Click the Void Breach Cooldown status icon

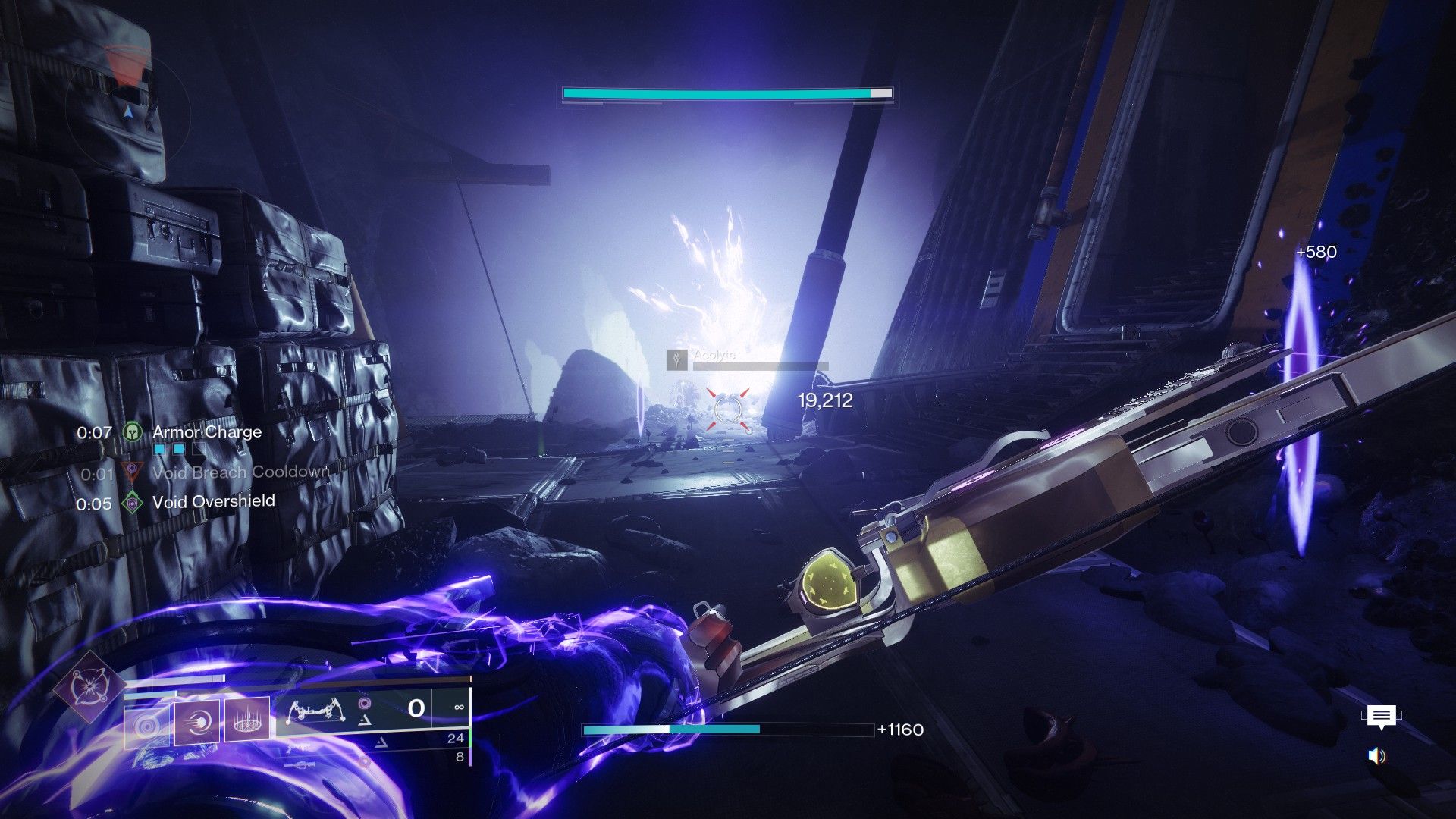(x=133, y=473)
